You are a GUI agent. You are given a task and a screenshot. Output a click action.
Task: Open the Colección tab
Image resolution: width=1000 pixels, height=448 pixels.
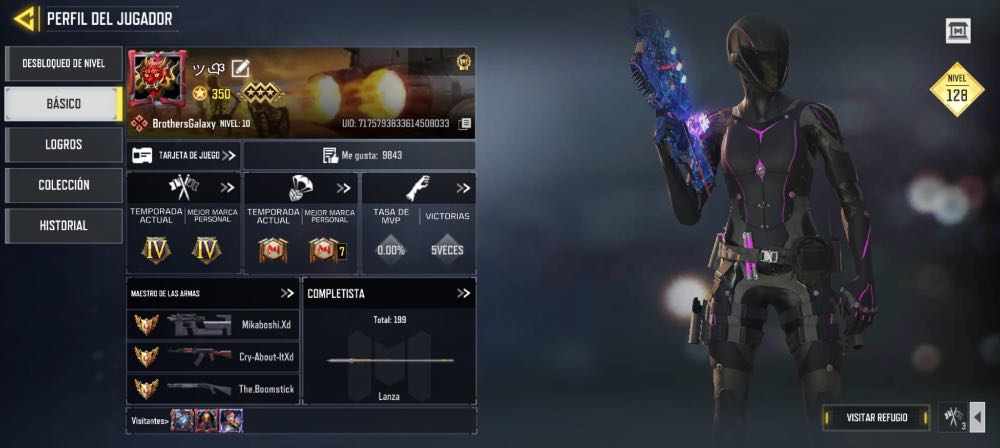(x=63, y=185)
